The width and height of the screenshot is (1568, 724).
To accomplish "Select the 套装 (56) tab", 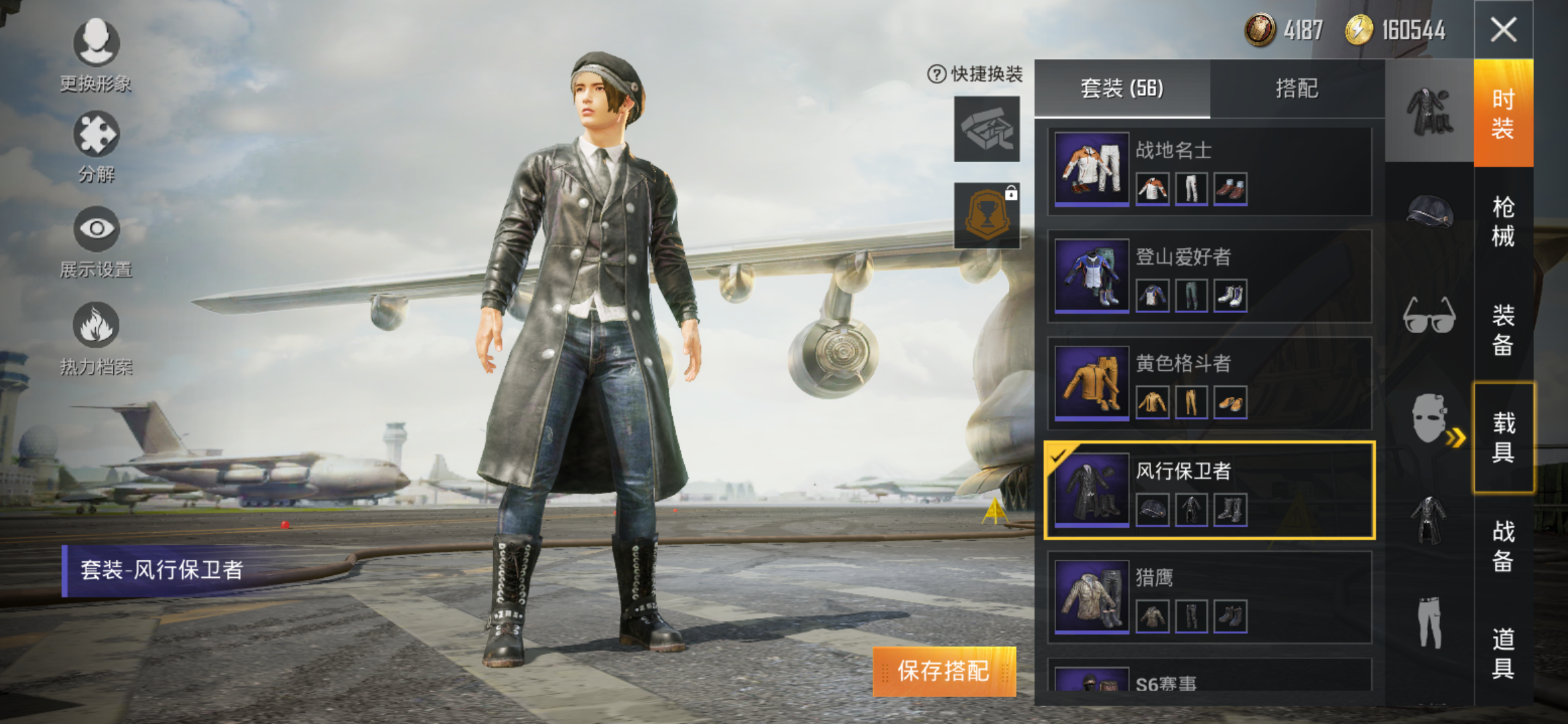I will click(1122, 88).
